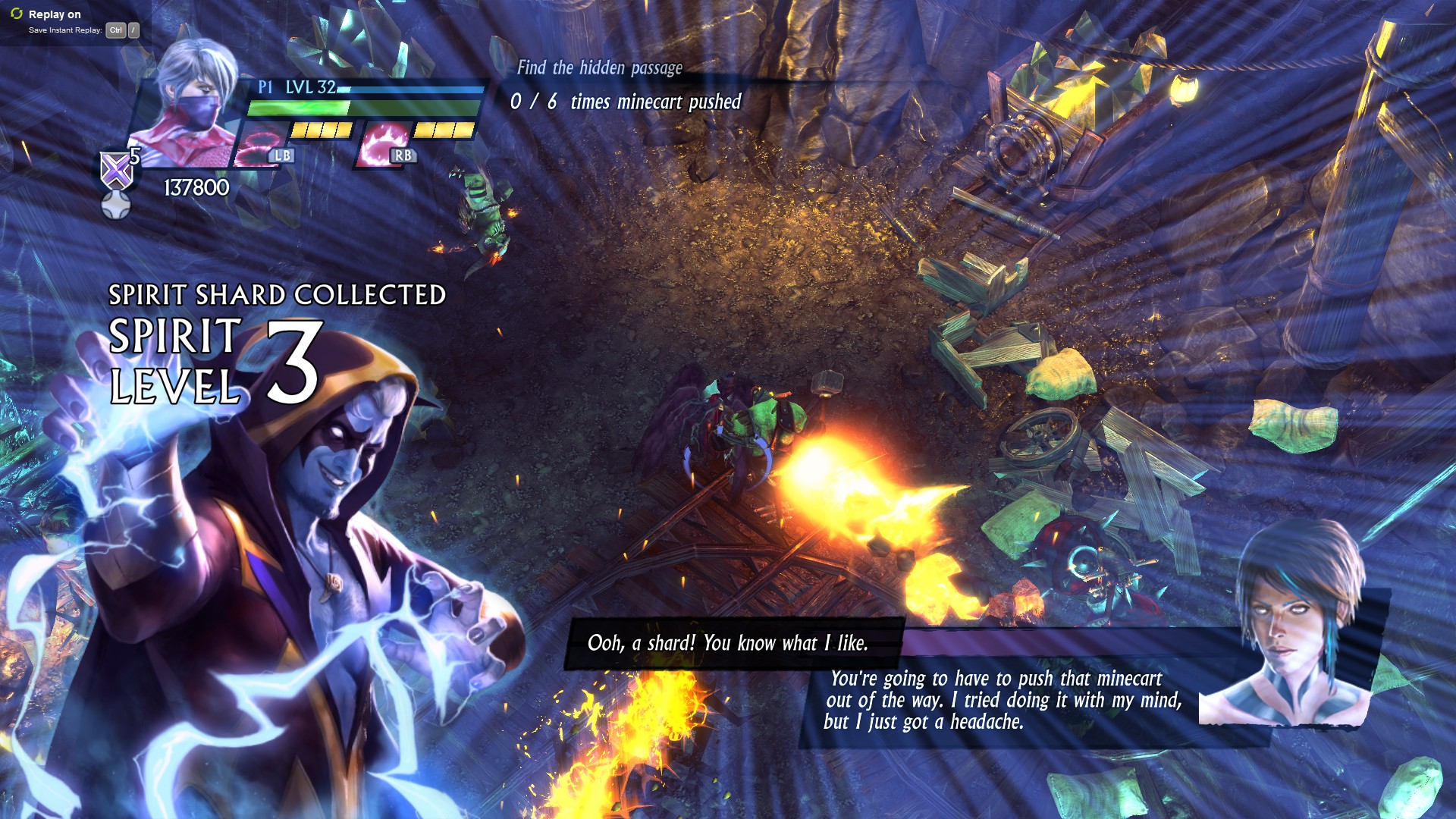Click the Replay on overlay indicator
Image resolution: width=1456 pixels, height=819 pixels.
tap(54, 14)
